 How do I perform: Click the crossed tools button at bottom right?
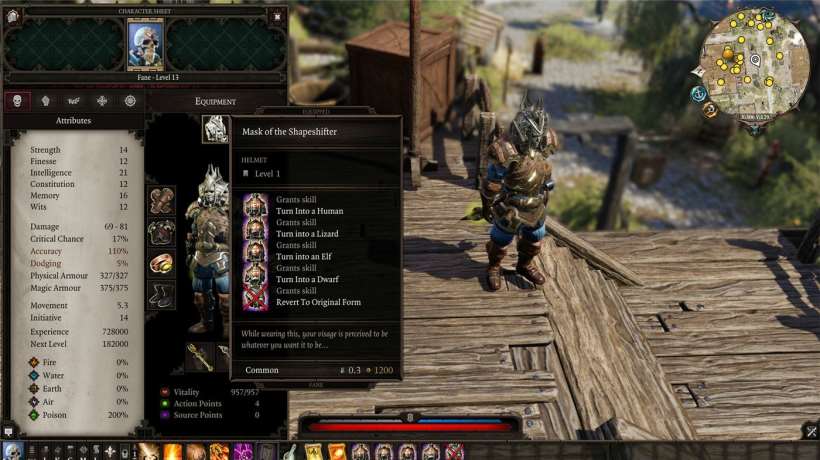(x=810, y=432)
